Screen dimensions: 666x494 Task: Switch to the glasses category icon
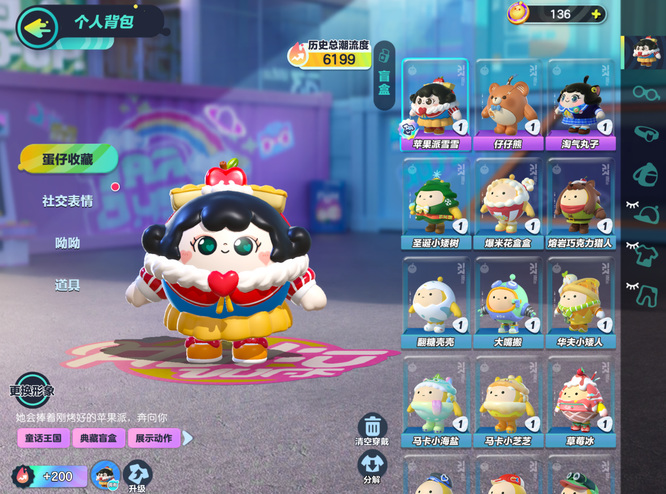(x=645, y=93)
